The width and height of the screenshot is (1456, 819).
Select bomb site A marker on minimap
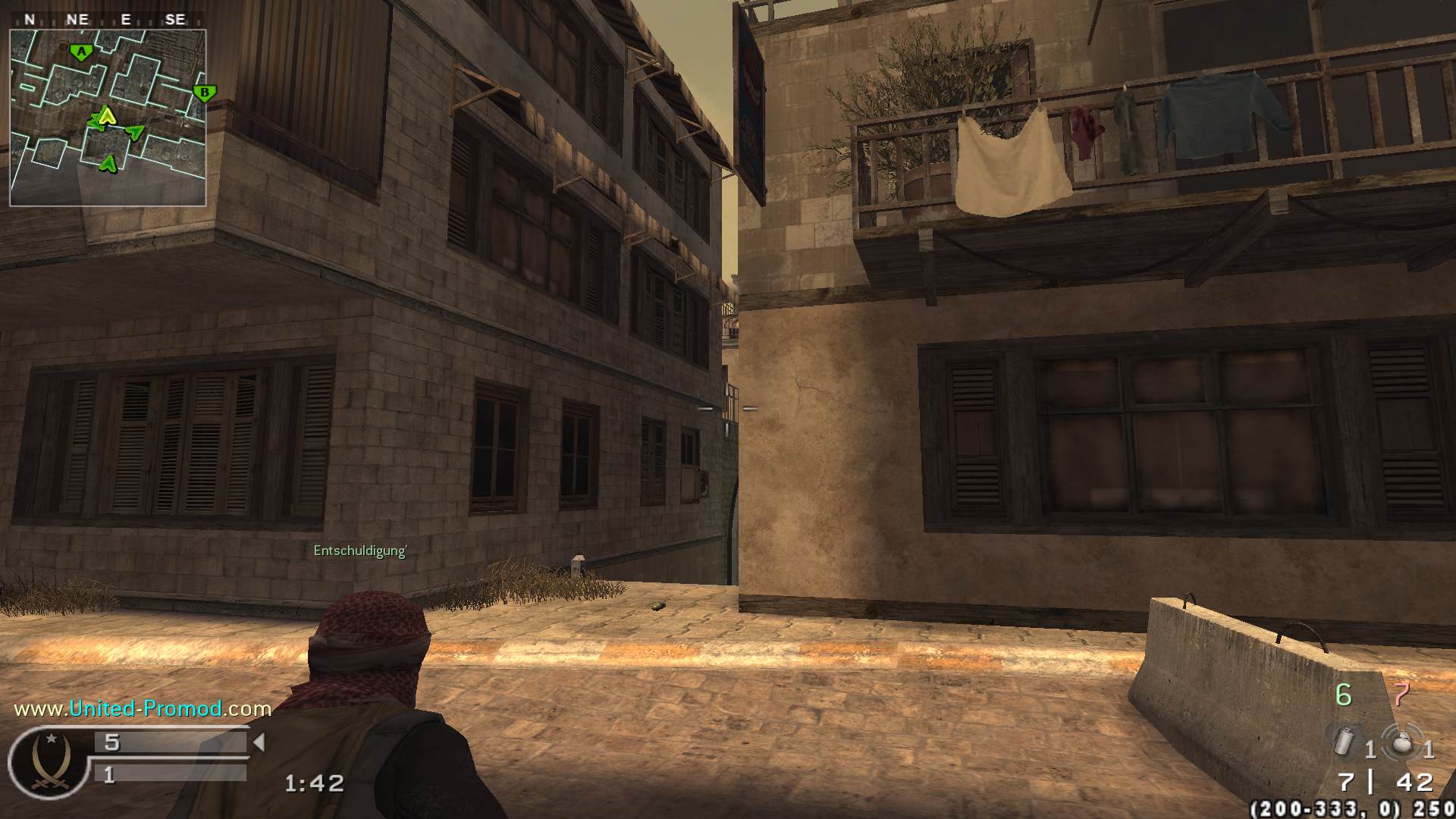[x=81, y=52]
